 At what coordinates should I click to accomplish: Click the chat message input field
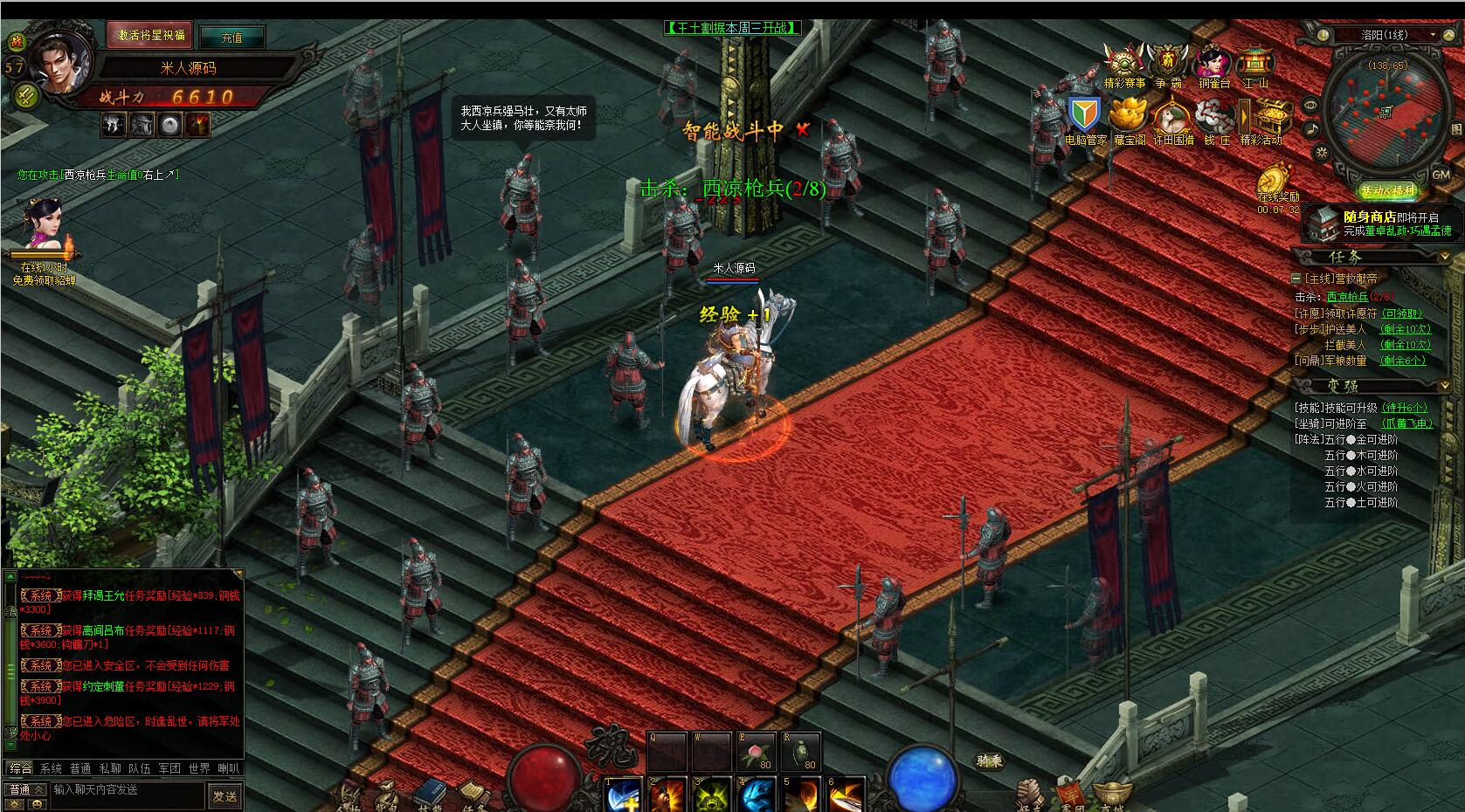[127, 789]
